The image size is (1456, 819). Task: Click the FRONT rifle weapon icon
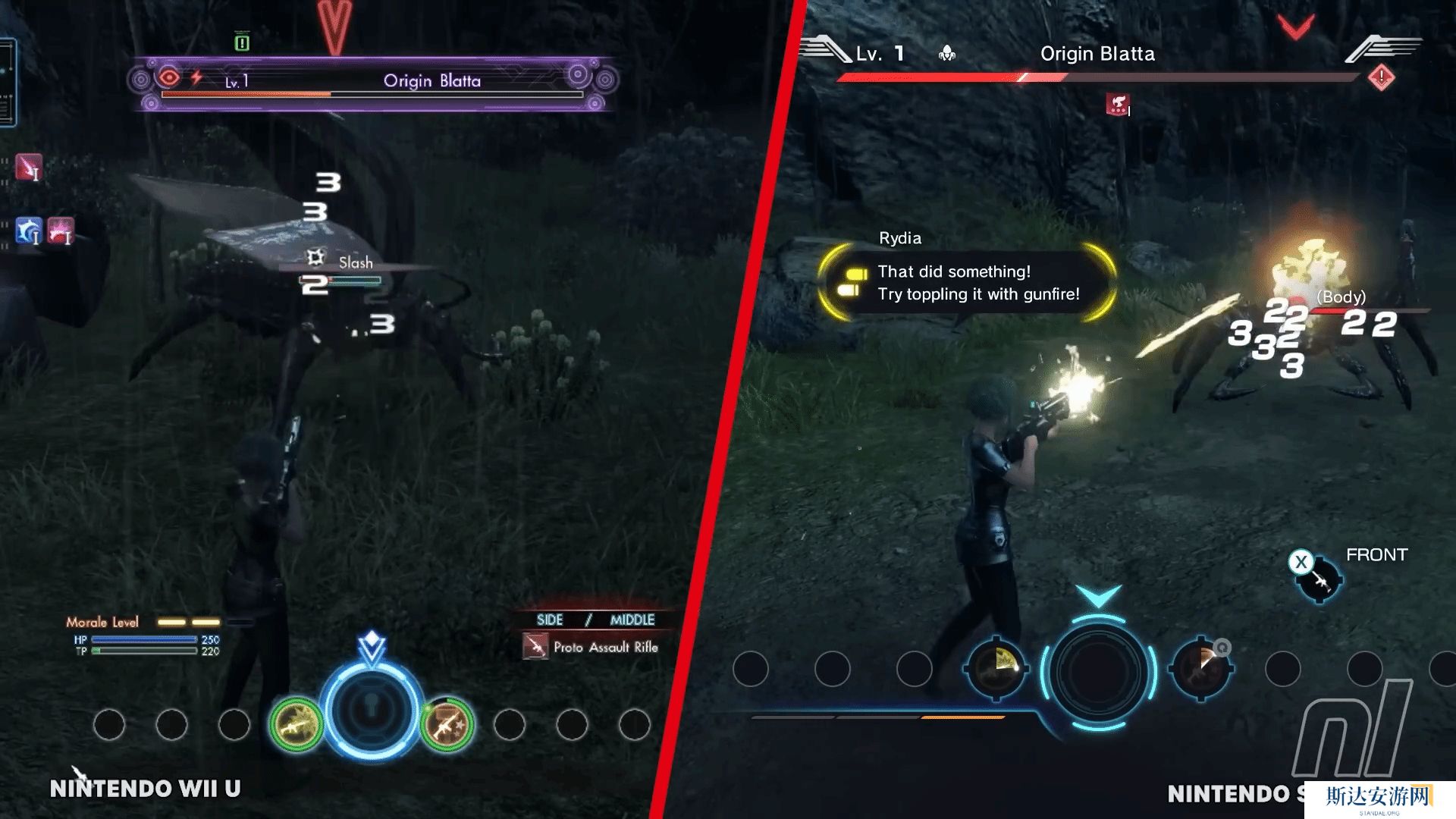click(1319, 579)
